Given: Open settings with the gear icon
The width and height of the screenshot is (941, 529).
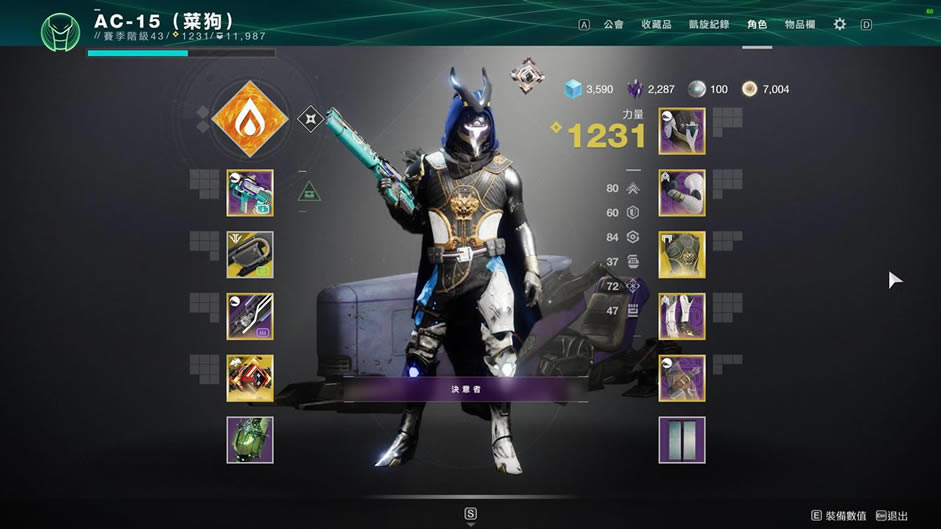Looking at the screenshot, I should click(x=840, y=24).
